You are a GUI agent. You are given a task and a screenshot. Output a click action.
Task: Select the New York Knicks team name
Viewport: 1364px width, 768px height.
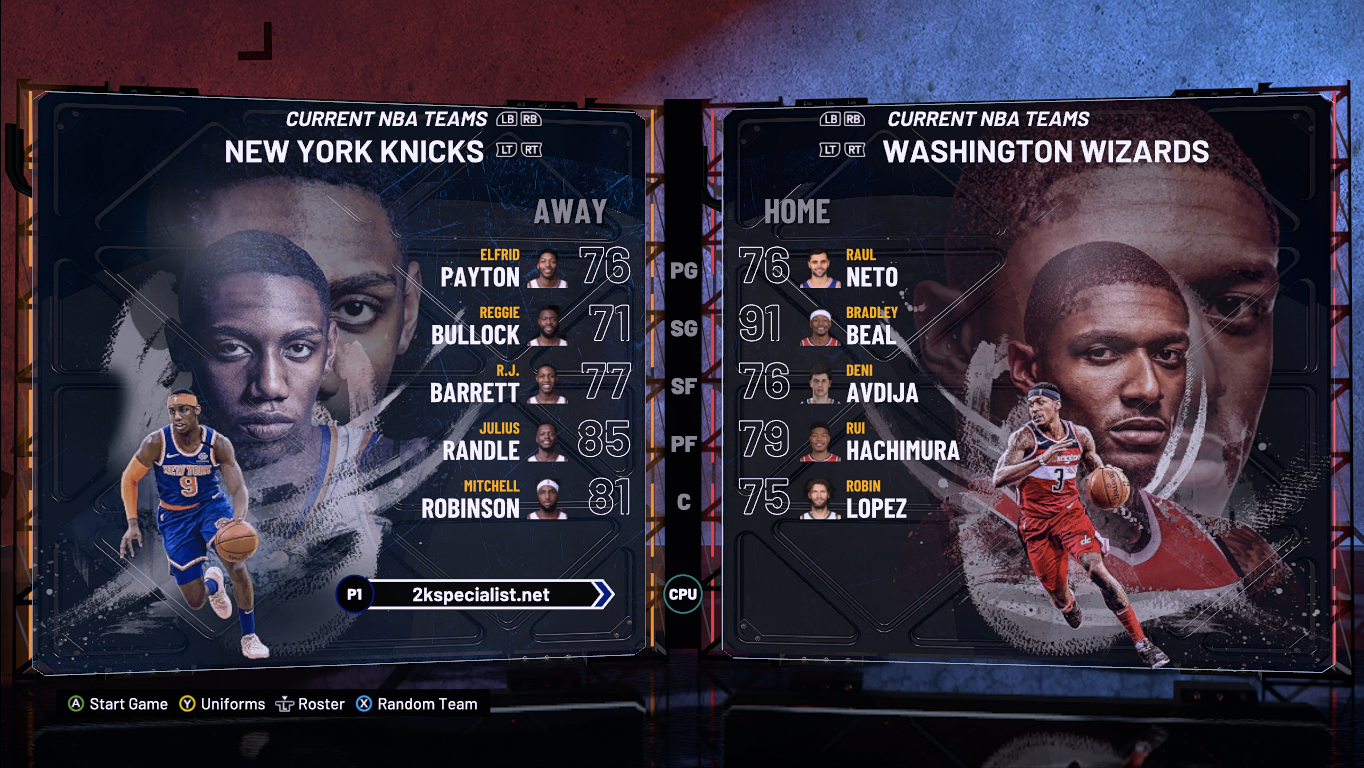(x=354, y=152)
